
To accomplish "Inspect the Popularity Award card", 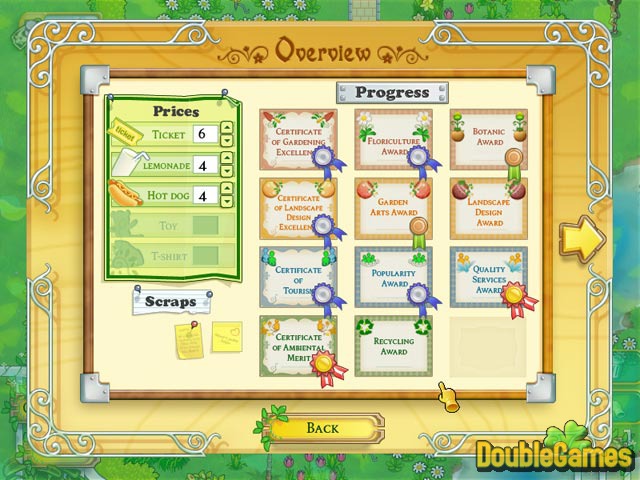I will pos(393,276).
